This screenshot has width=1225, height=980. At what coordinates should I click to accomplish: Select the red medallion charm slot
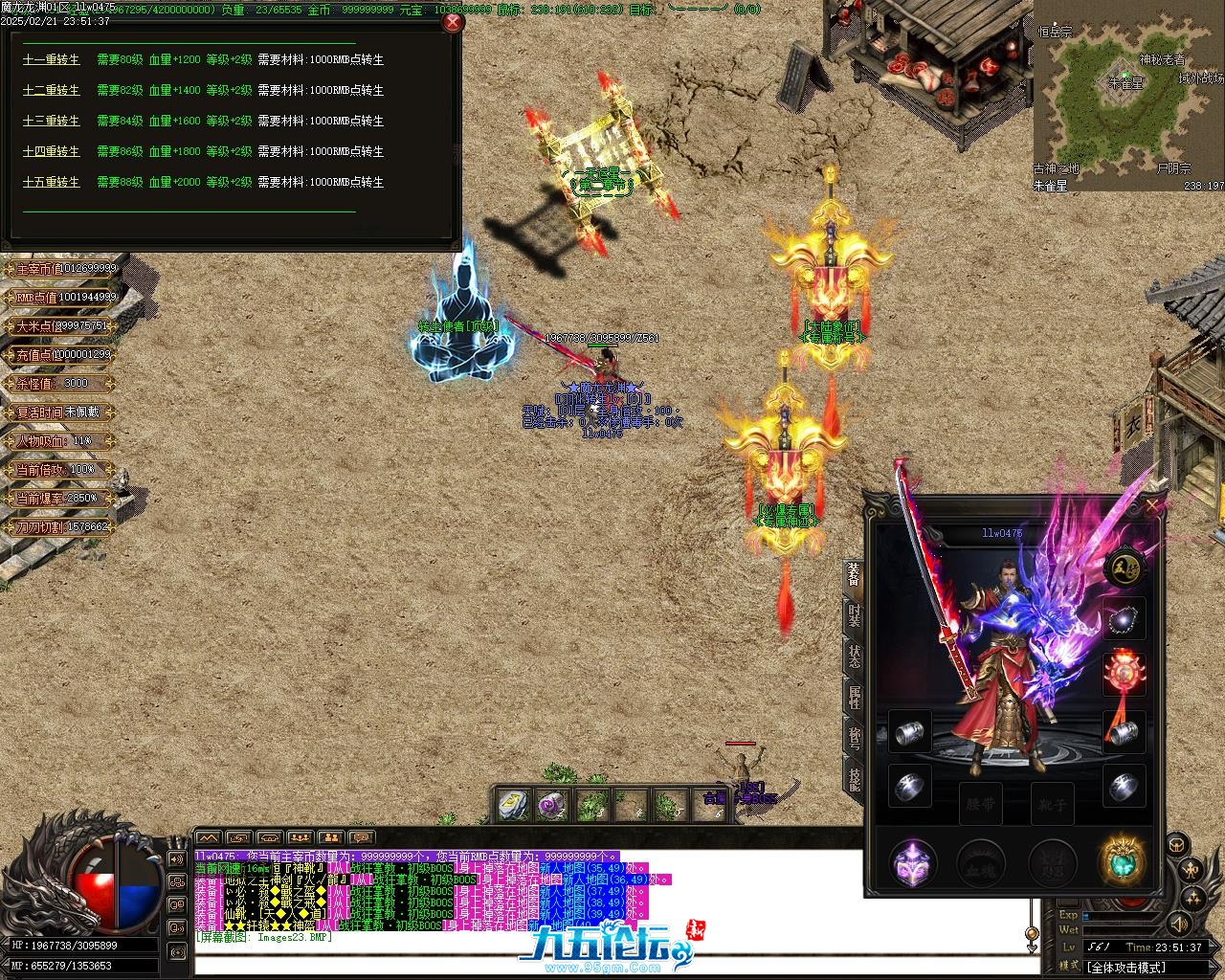(1124, 674)
